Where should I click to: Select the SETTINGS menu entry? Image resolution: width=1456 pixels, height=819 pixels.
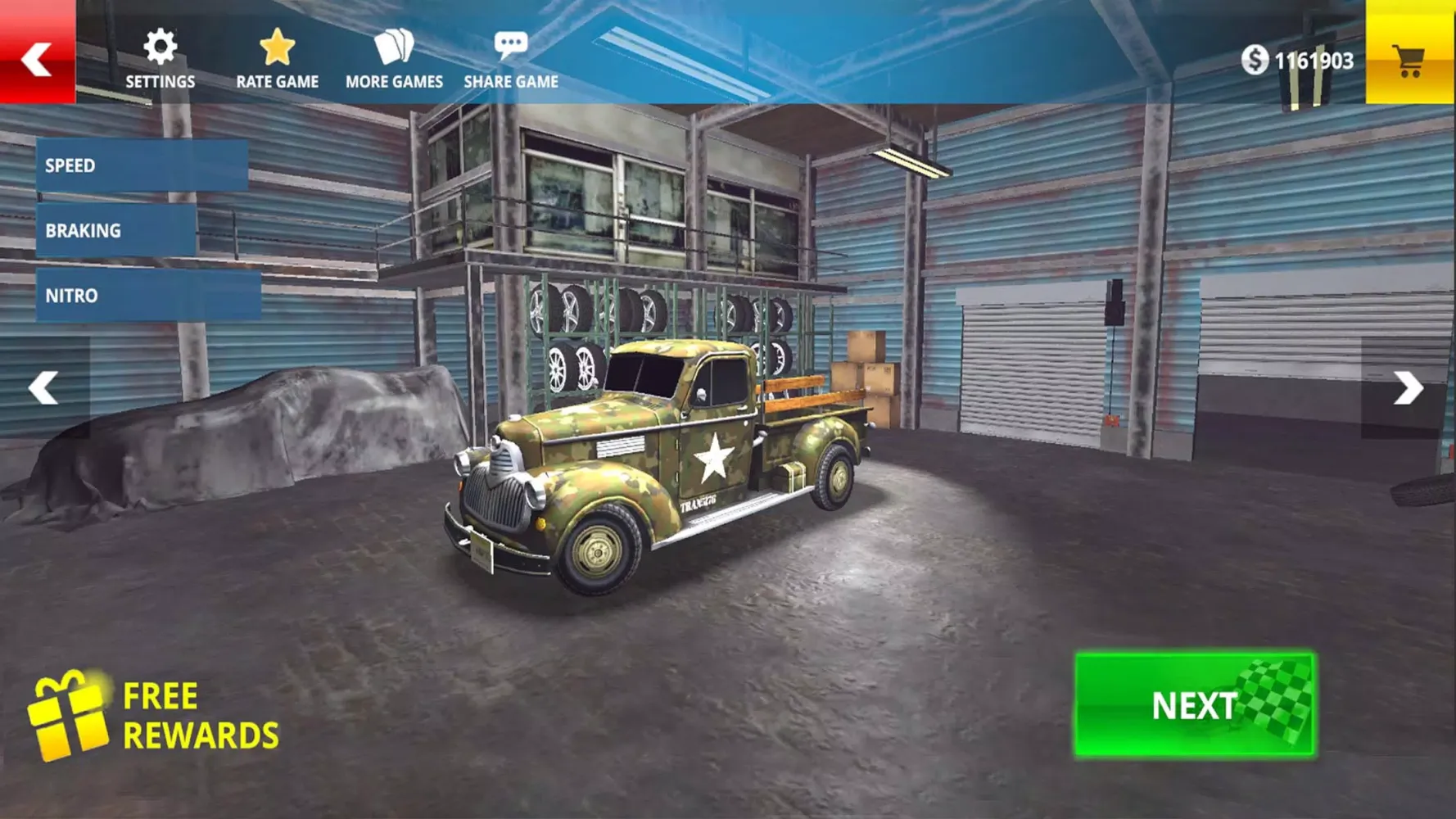tap(161, 81)
